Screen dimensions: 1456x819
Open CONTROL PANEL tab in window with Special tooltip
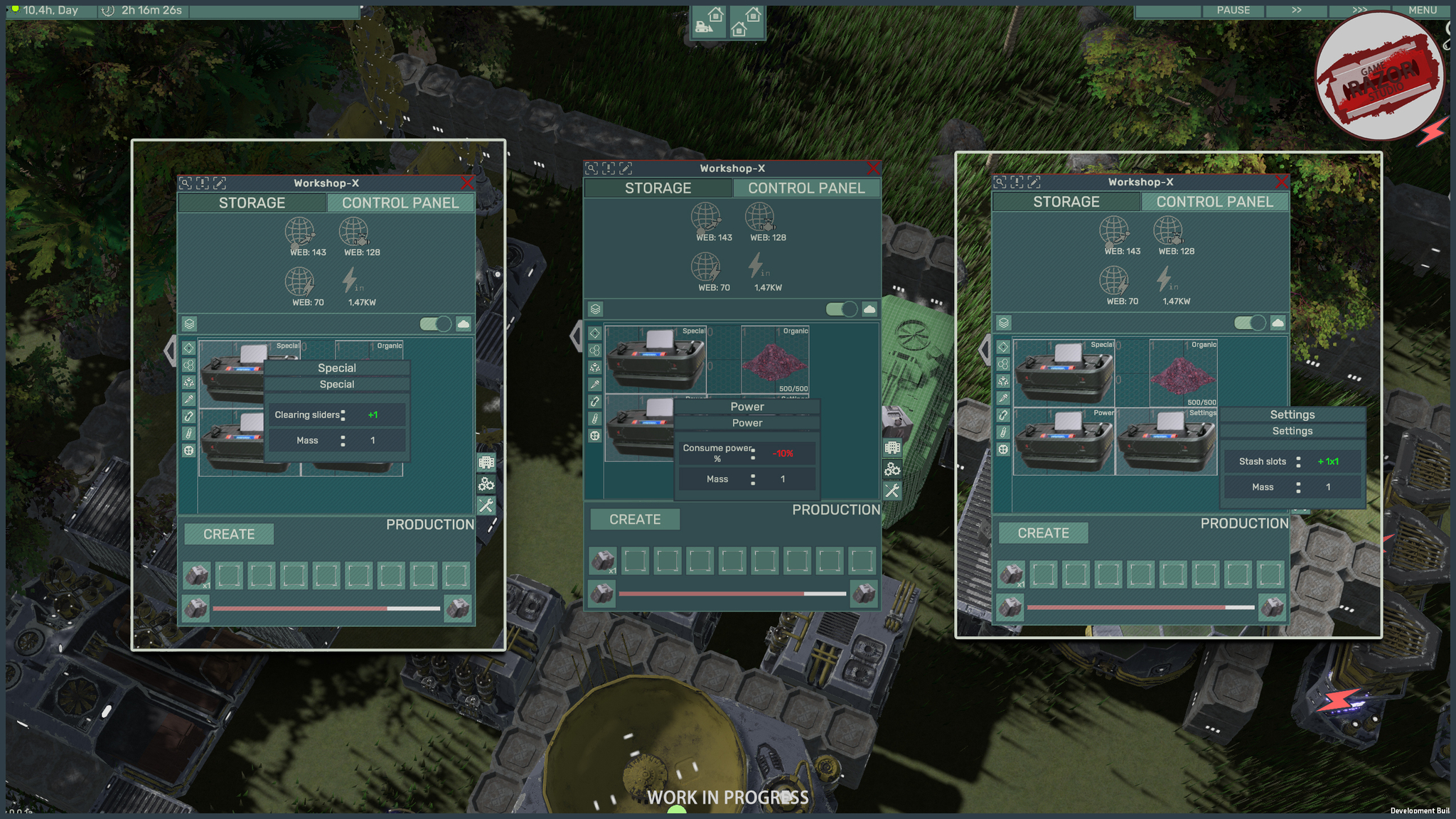click(400, 203)
